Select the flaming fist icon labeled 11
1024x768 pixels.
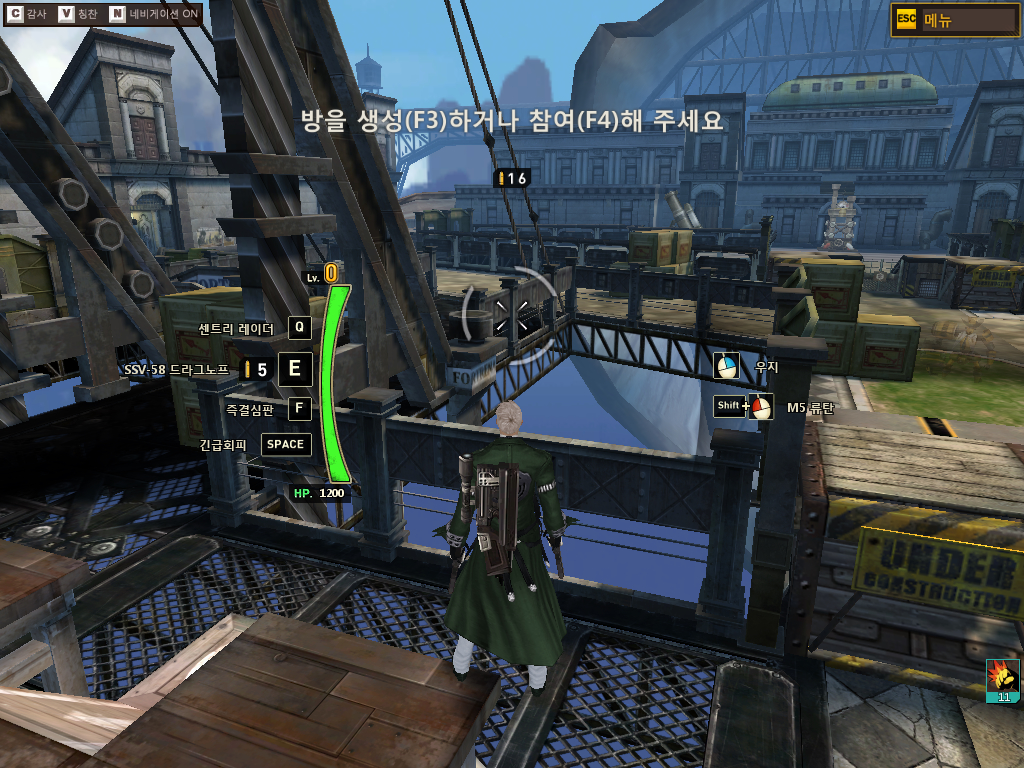pyautogui.click(x=1003, y=680)
